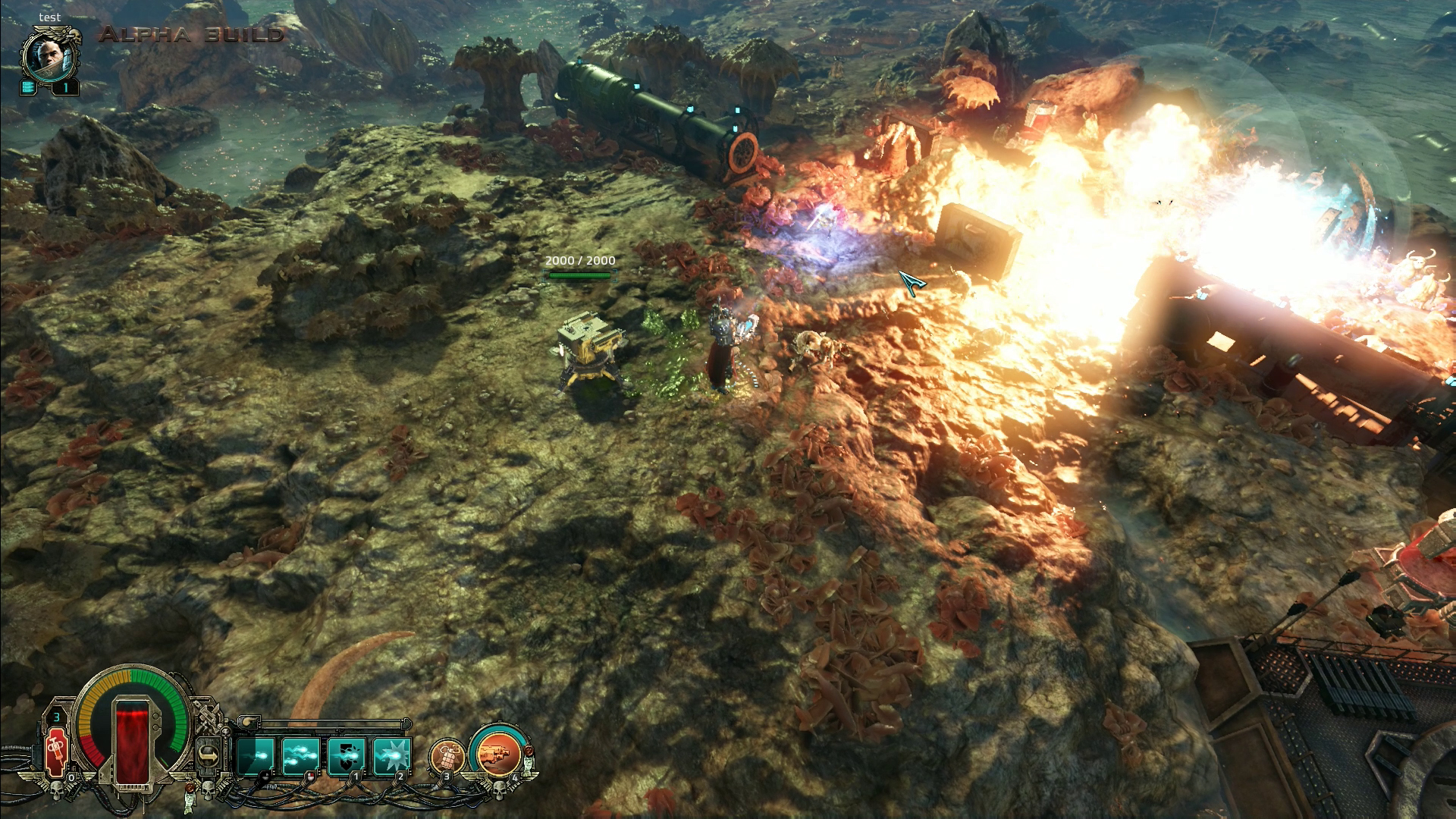
Task: Fire the energy burst skill in slot 2
Action: [391, 754]
